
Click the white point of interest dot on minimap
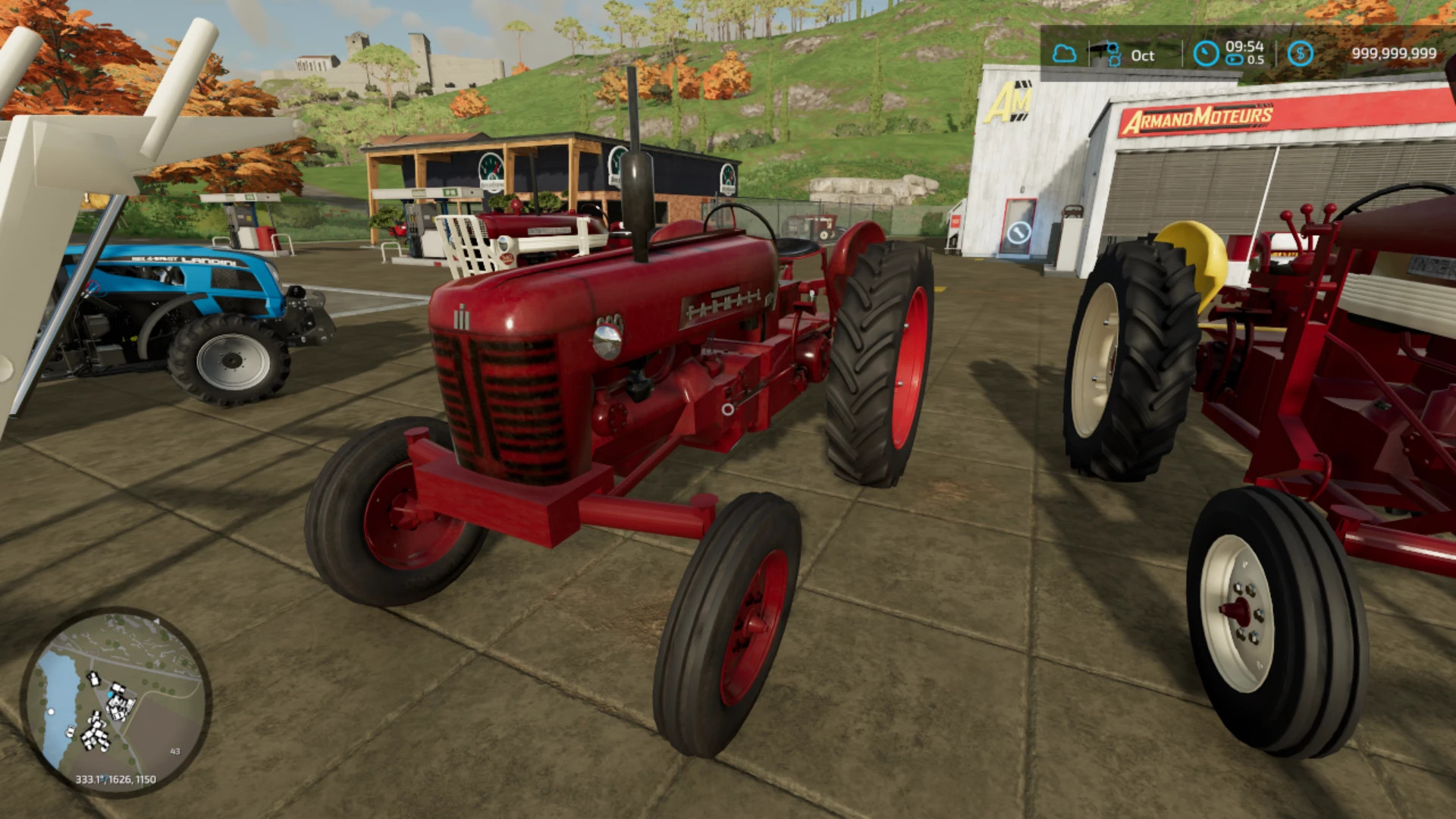coord(51,711)
